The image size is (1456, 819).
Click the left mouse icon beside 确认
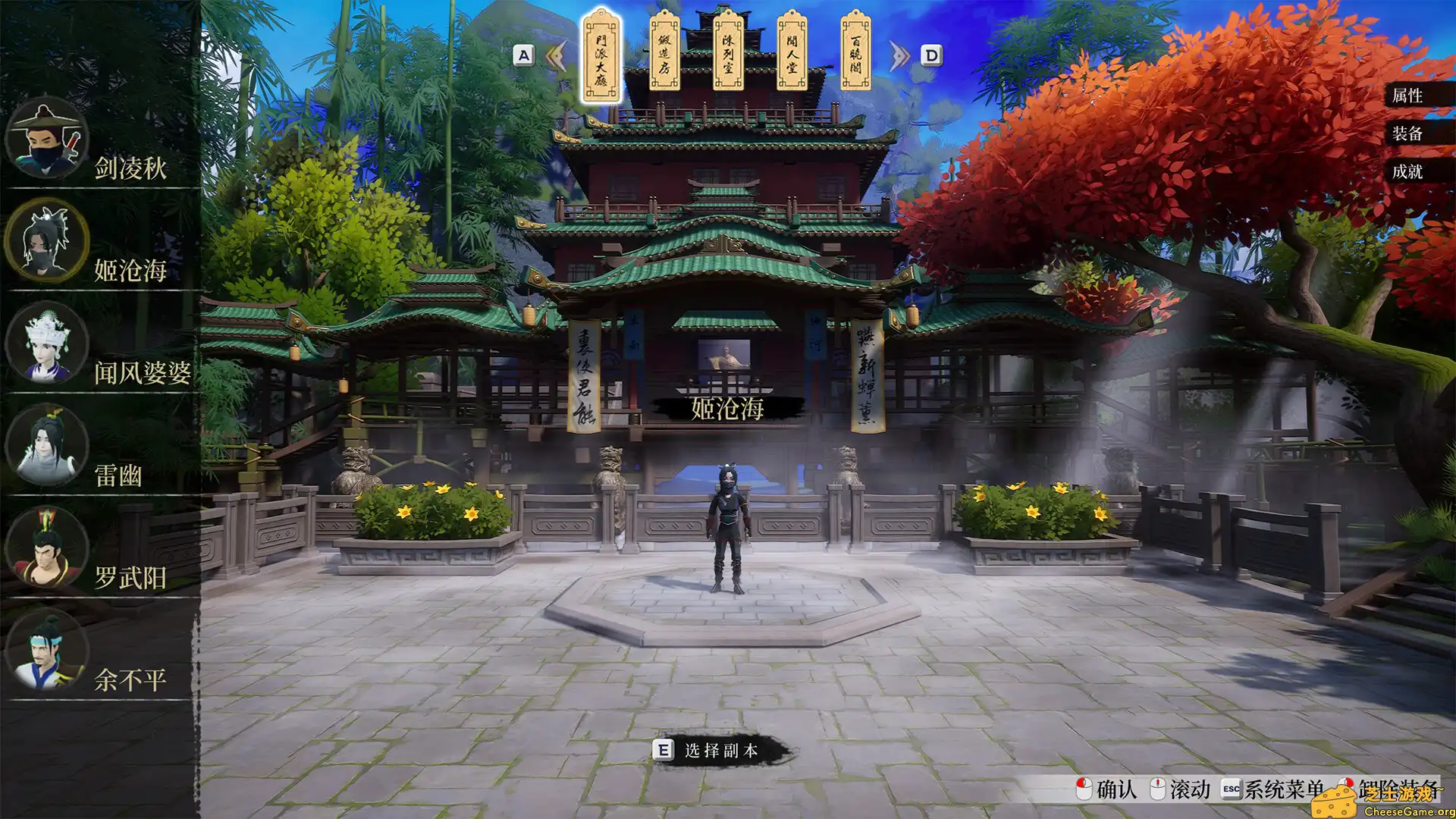click(x=1083, y=790)
